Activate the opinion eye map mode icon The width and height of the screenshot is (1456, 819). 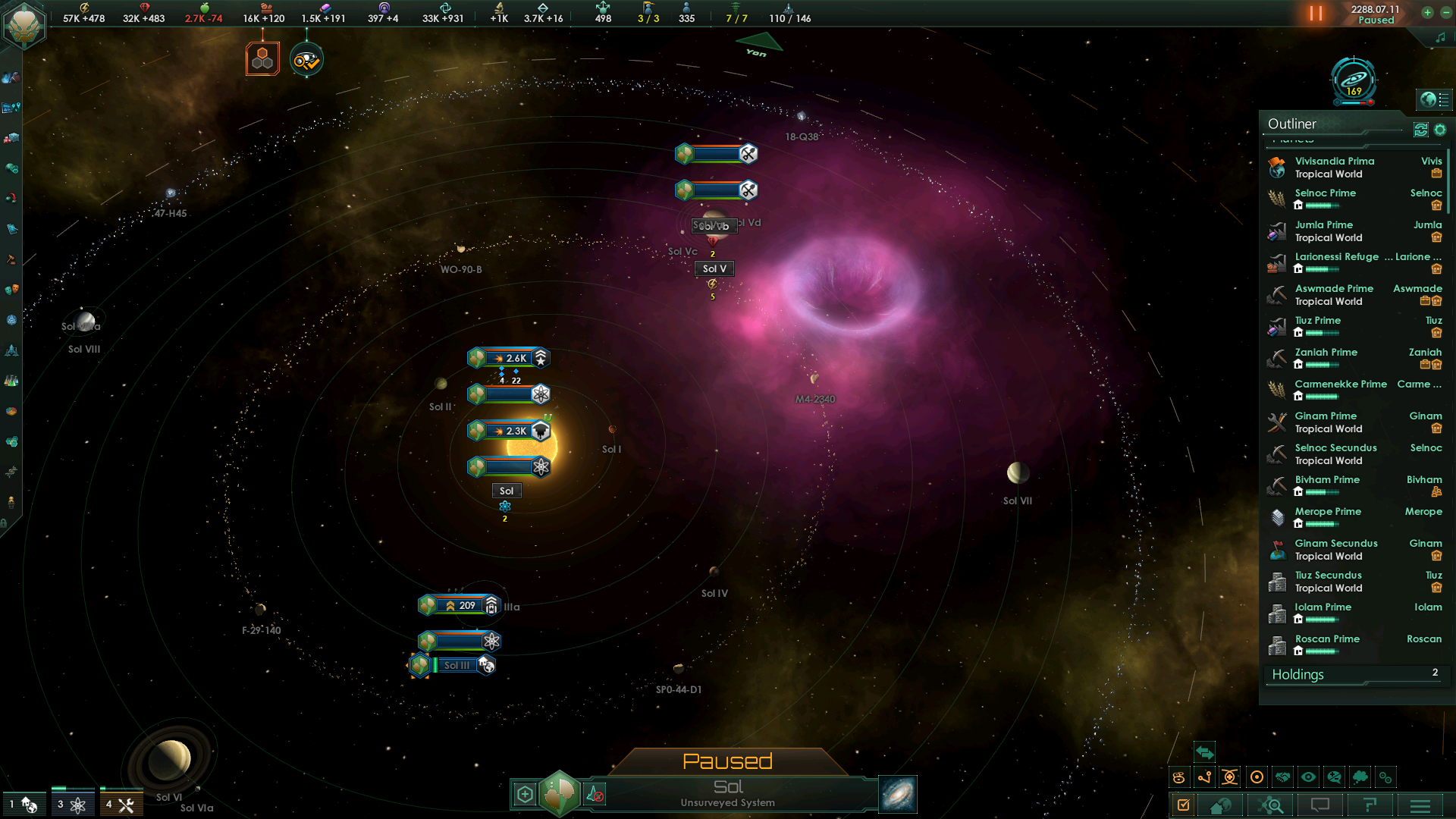coord(1307,777)
